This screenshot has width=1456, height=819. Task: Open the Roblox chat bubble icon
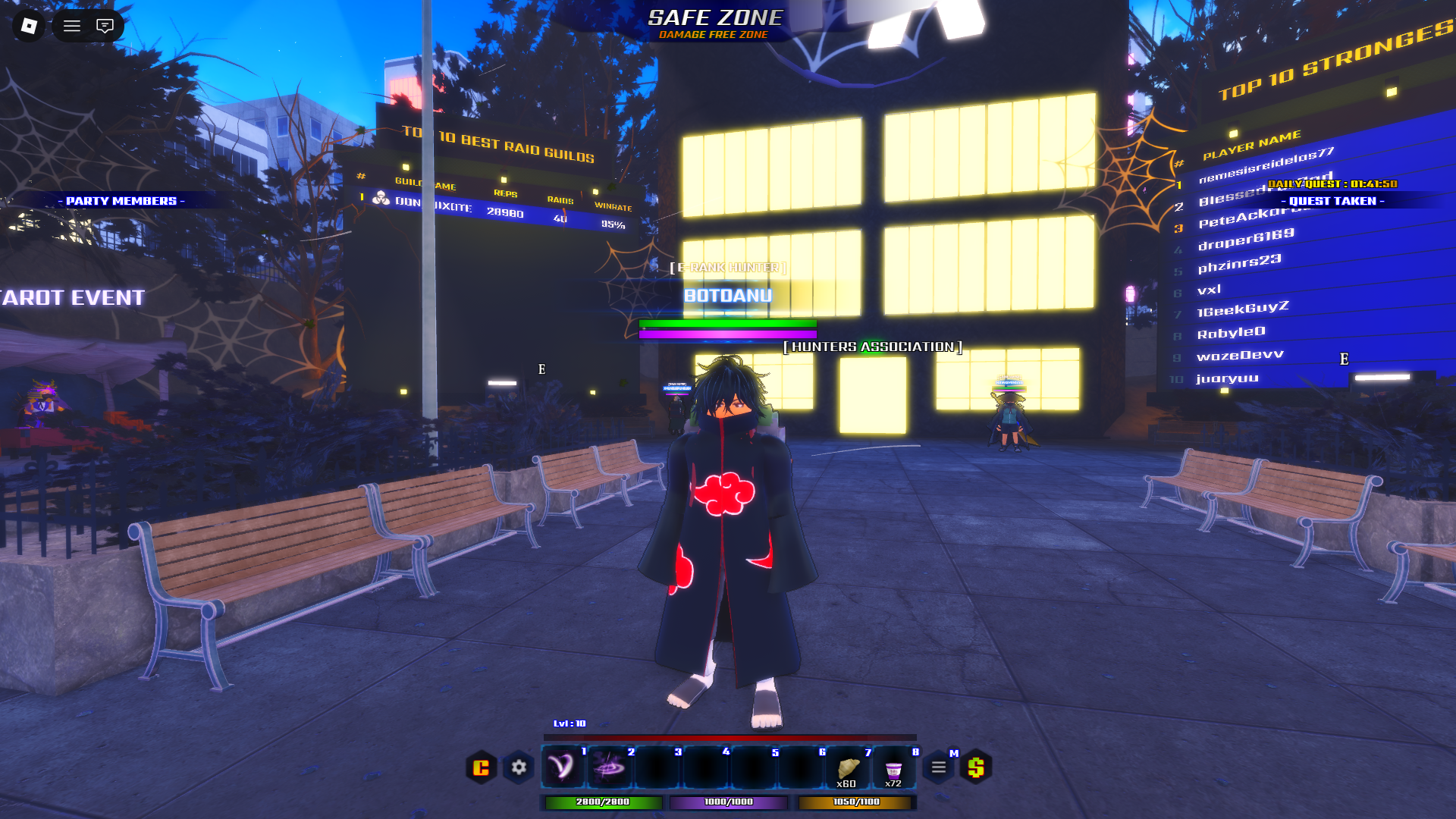coord(105,26)
